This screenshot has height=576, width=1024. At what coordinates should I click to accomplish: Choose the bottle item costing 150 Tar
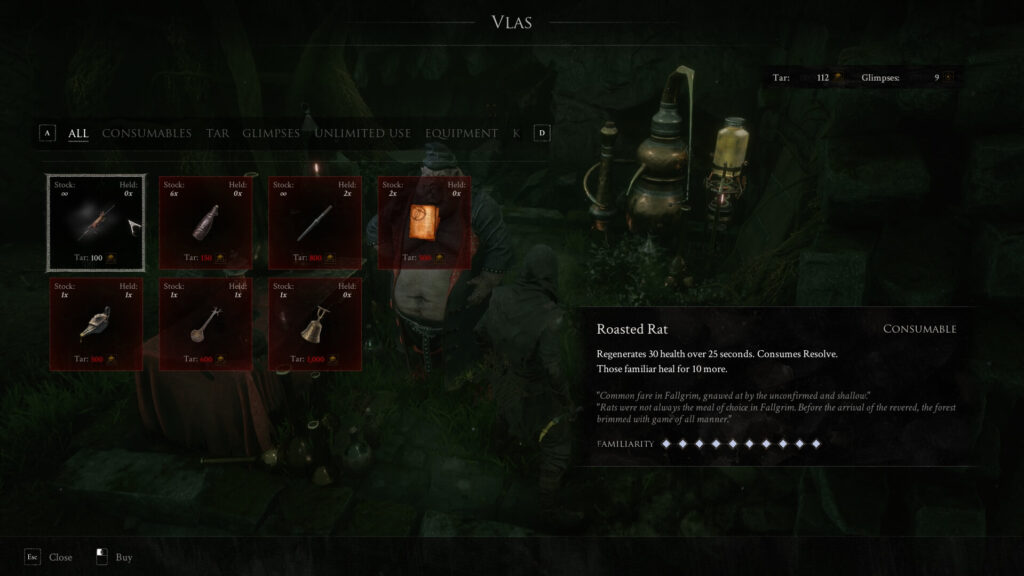click(x=205, y=222)
